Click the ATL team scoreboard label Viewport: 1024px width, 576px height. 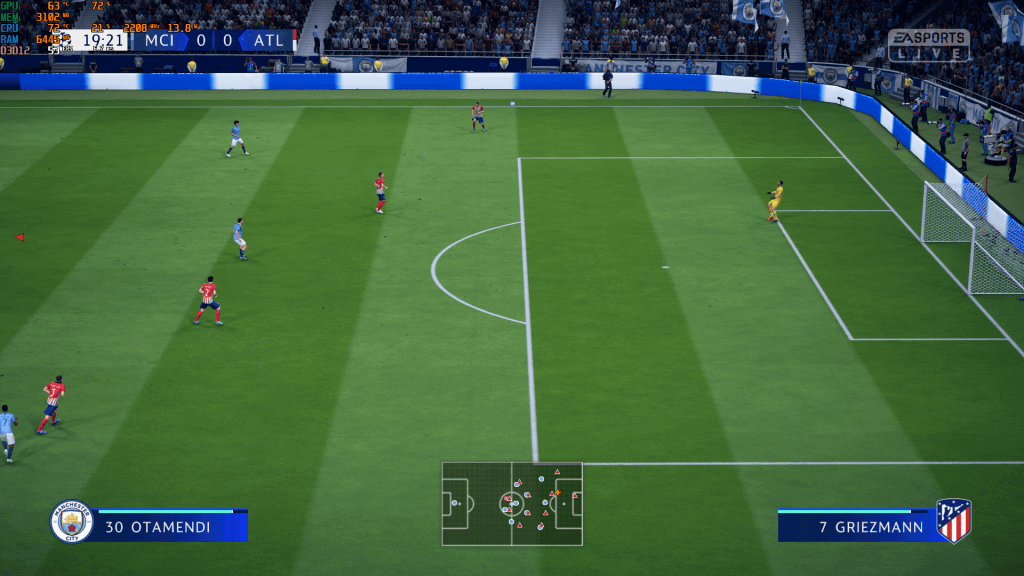click(x=268, y=41)
